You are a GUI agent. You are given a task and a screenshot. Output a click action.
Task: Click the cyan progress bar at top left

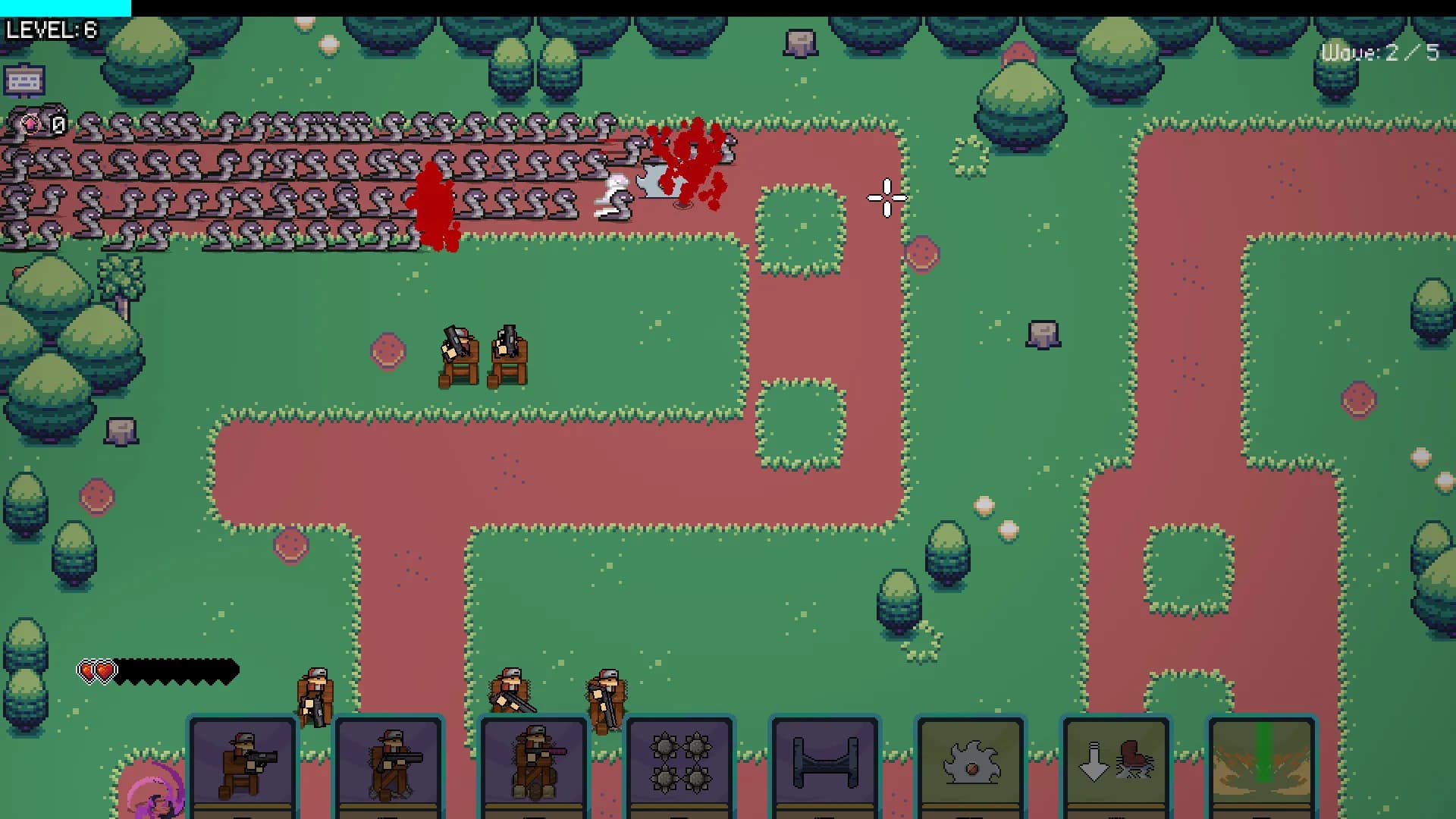pyautogui.click(x=64, y=6)
